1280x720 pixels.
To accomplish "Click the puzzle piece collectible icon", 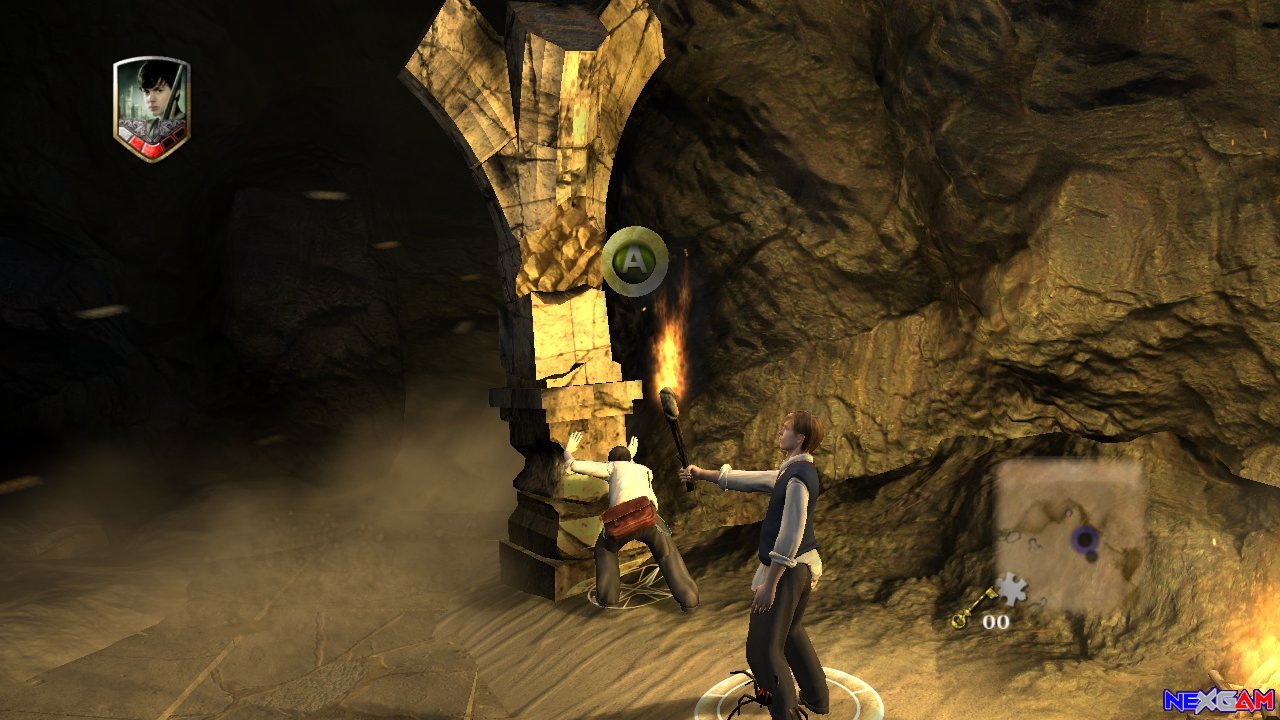I will tap(1013, 590).
